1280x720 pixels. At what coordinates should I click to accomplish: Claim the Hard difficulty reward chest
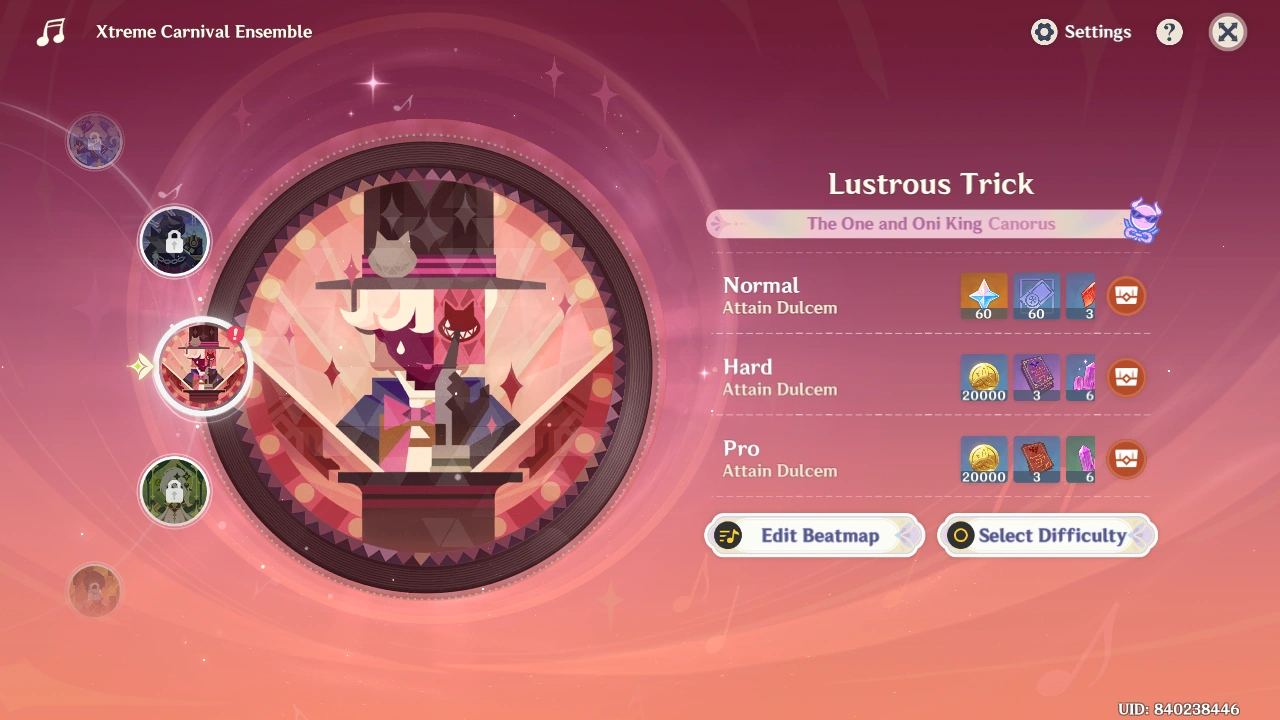click(x=1125, y=378)
